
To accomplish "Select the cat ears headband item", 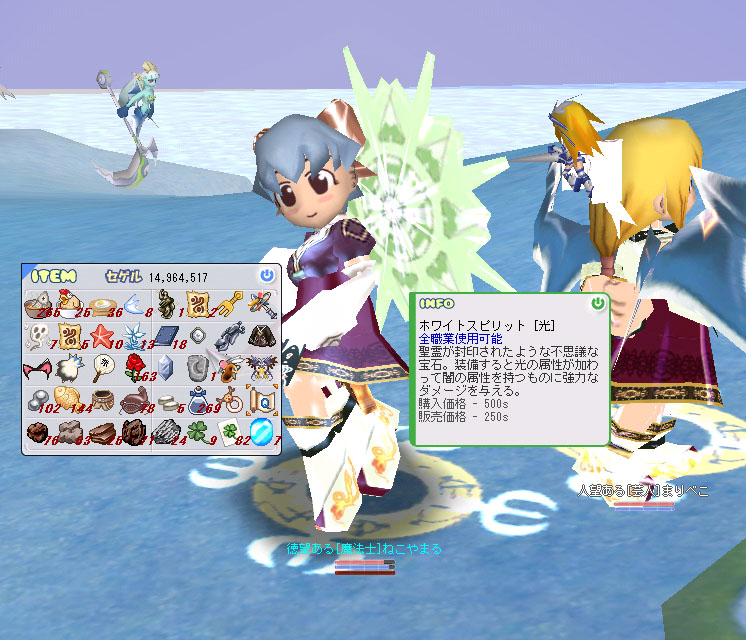I will (38, 368).
